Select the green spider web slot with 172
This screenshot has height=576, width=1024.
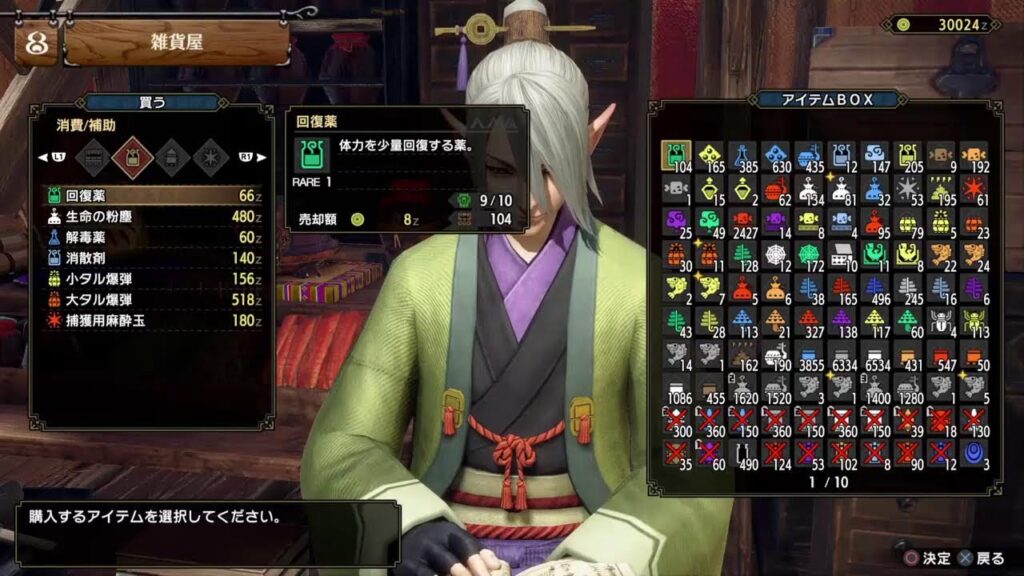pos(809,254)
